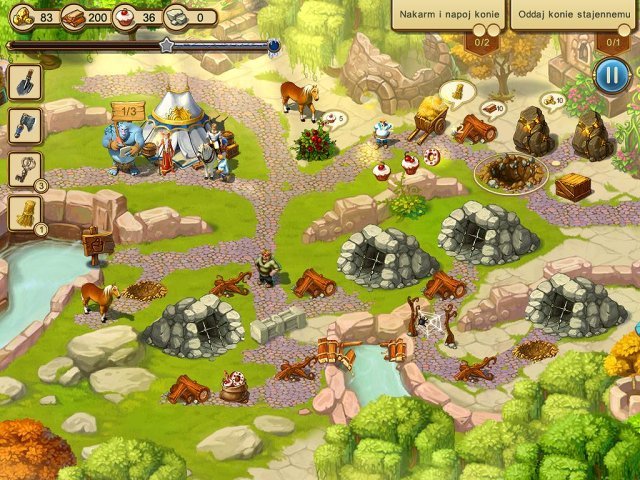Pause the game with the blue button

click(x=611, y=75)
